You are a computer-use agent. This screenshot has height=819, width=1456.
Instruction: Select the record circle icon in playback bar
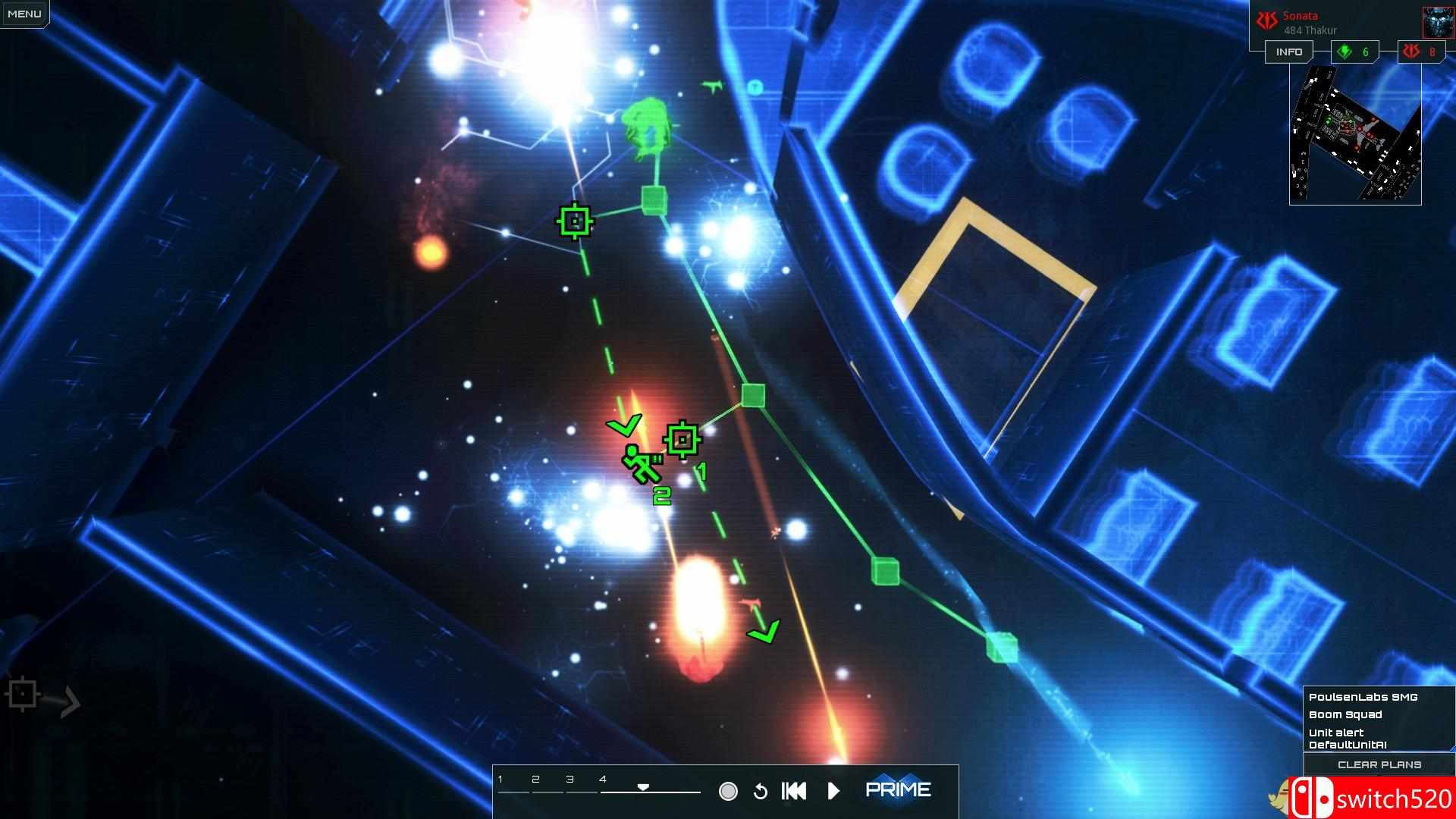[x=729, y=790]
